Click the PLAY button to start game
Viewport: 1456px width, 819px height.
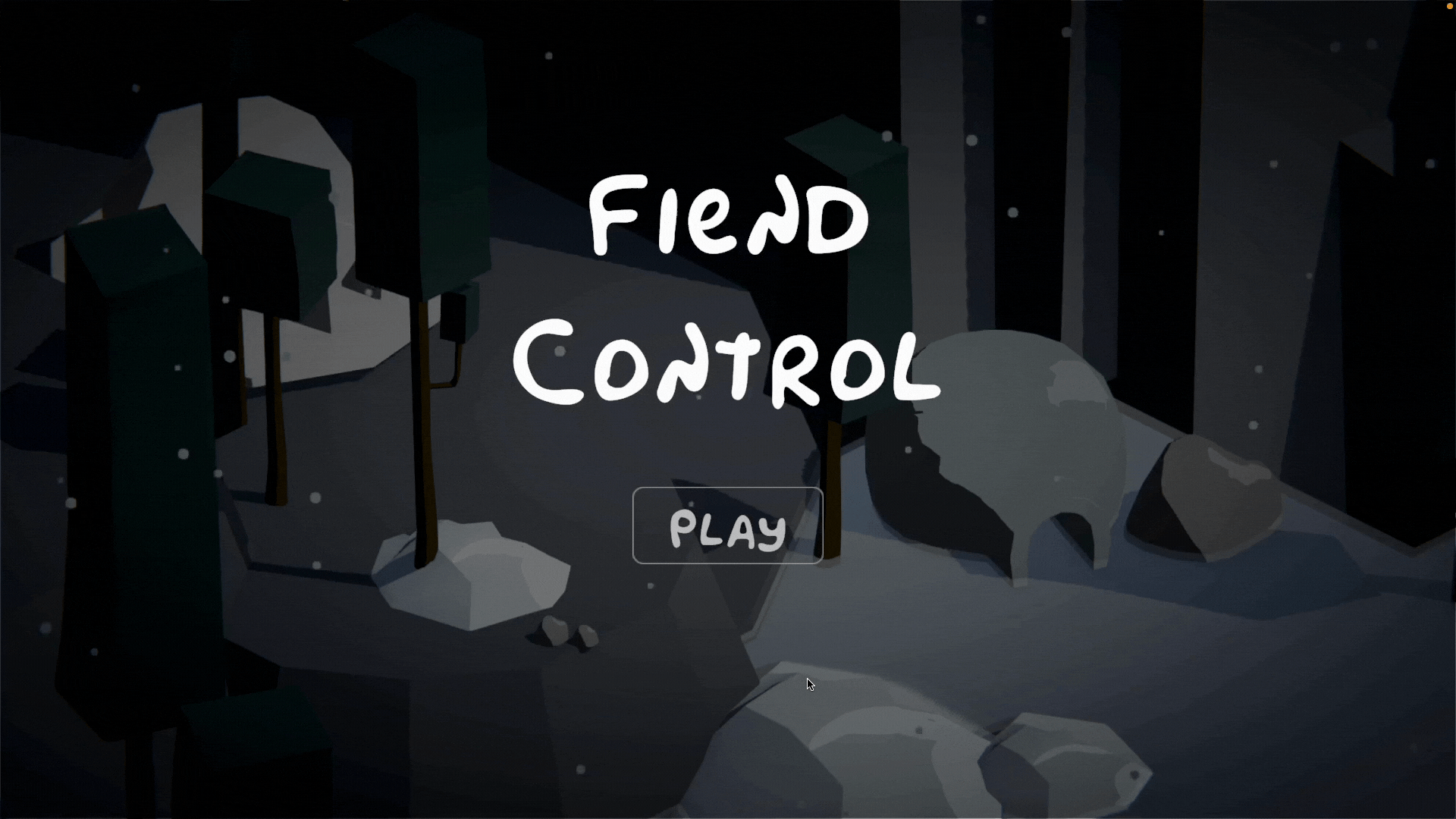(726, 526)
